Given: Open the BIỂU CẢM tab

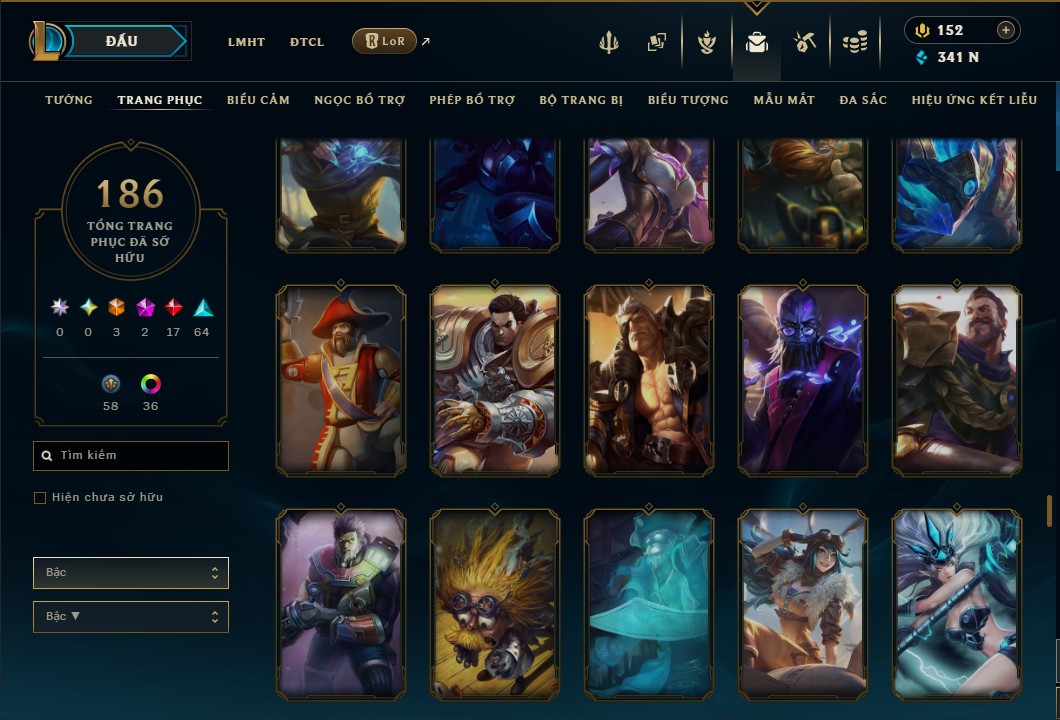Looking at the screenshot, I should 258,100.
